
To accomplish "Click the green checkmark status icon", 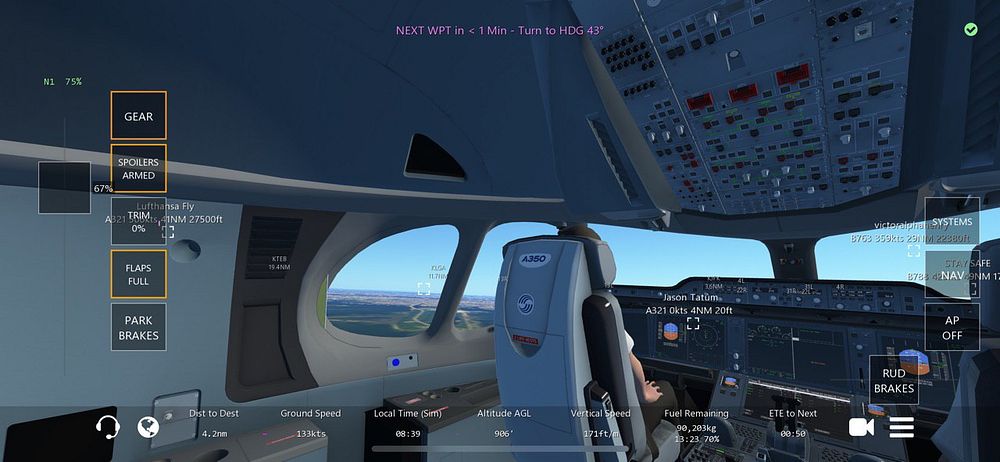I will [971, 30].
